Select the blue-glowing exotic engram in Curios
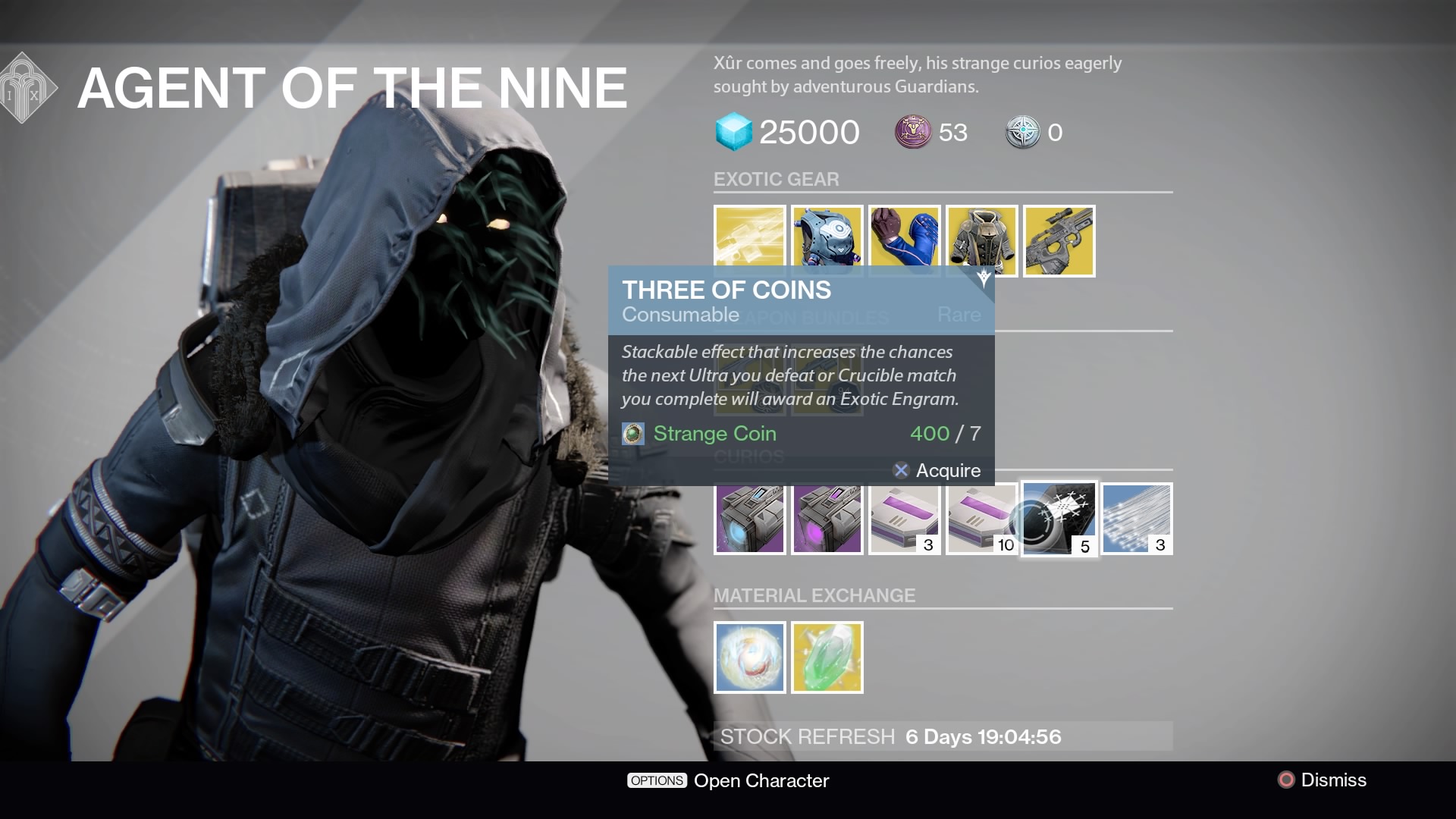Viewport: 1456px width, 819px height. pos(749,519)
